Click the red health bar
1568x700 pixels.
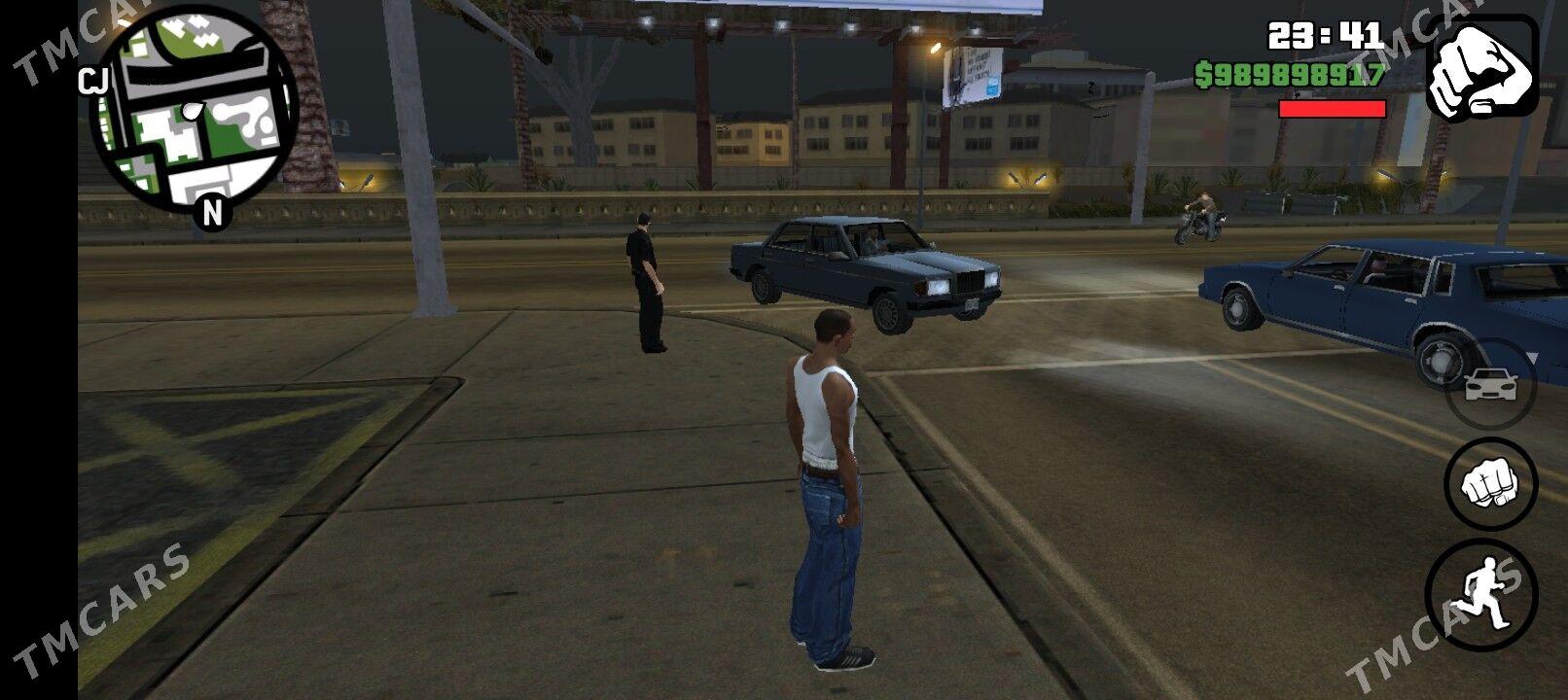click(x=1335, y=108)
